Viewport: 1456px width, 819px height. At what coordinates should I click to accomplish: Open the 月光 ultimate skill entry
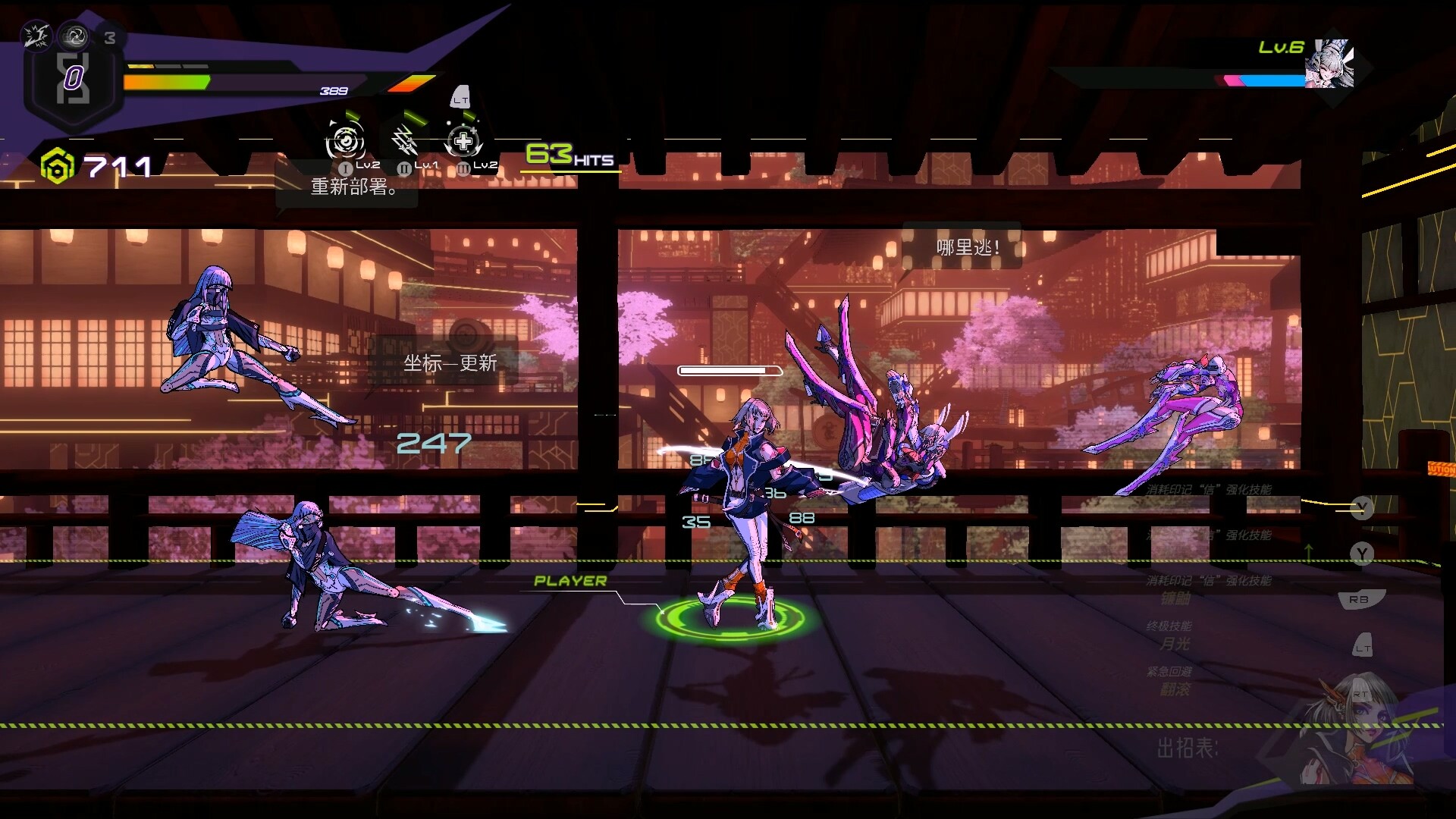pos(1175,644)
